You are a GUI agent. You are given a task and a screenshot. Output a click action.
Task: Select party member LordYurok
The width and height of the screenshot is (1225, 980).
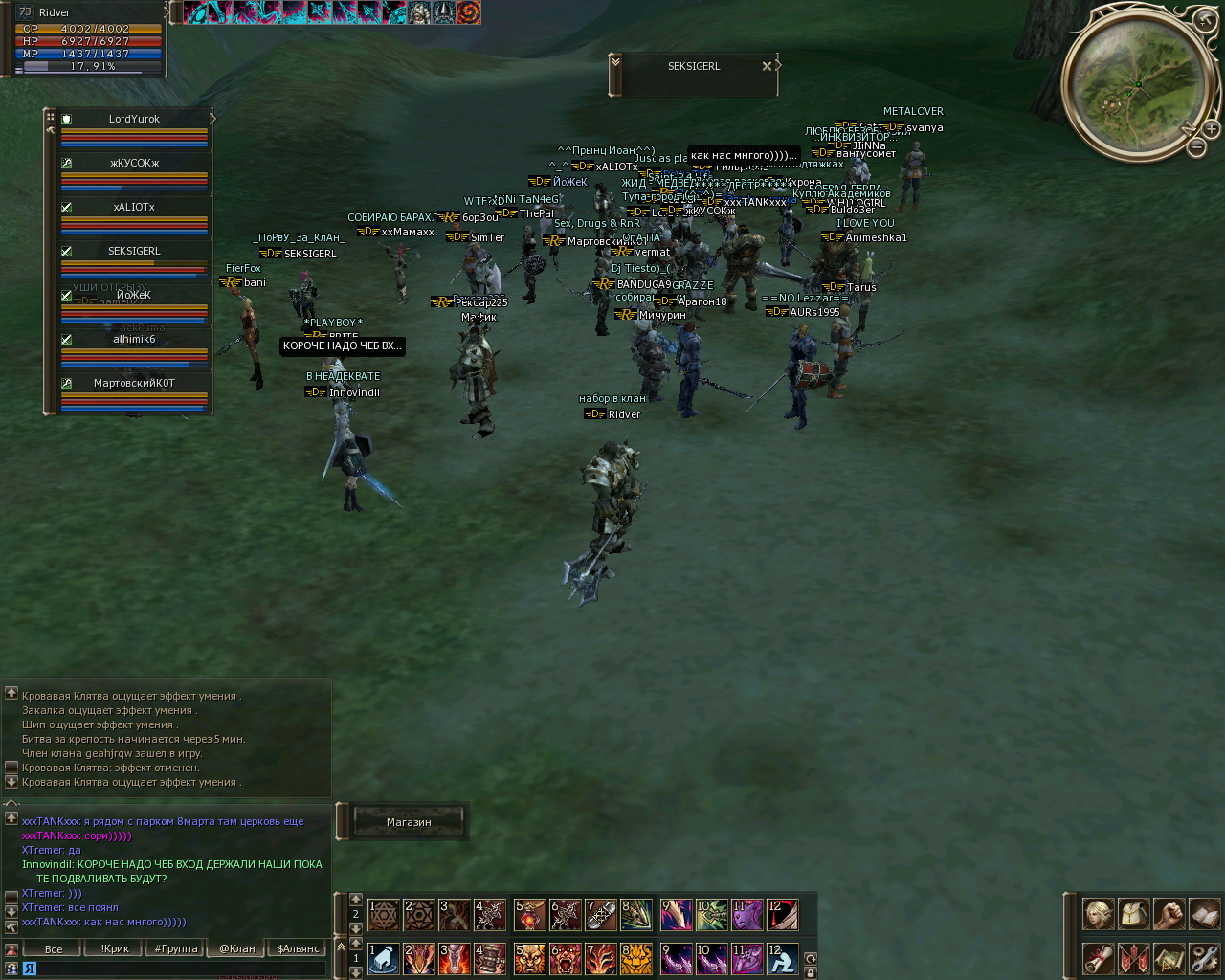click(x=134, y=120)
